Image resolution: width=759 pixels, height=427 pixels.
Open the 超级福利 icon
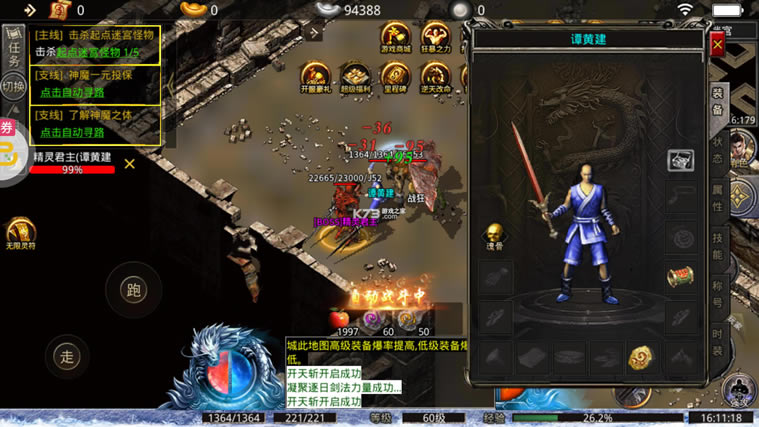355,75
